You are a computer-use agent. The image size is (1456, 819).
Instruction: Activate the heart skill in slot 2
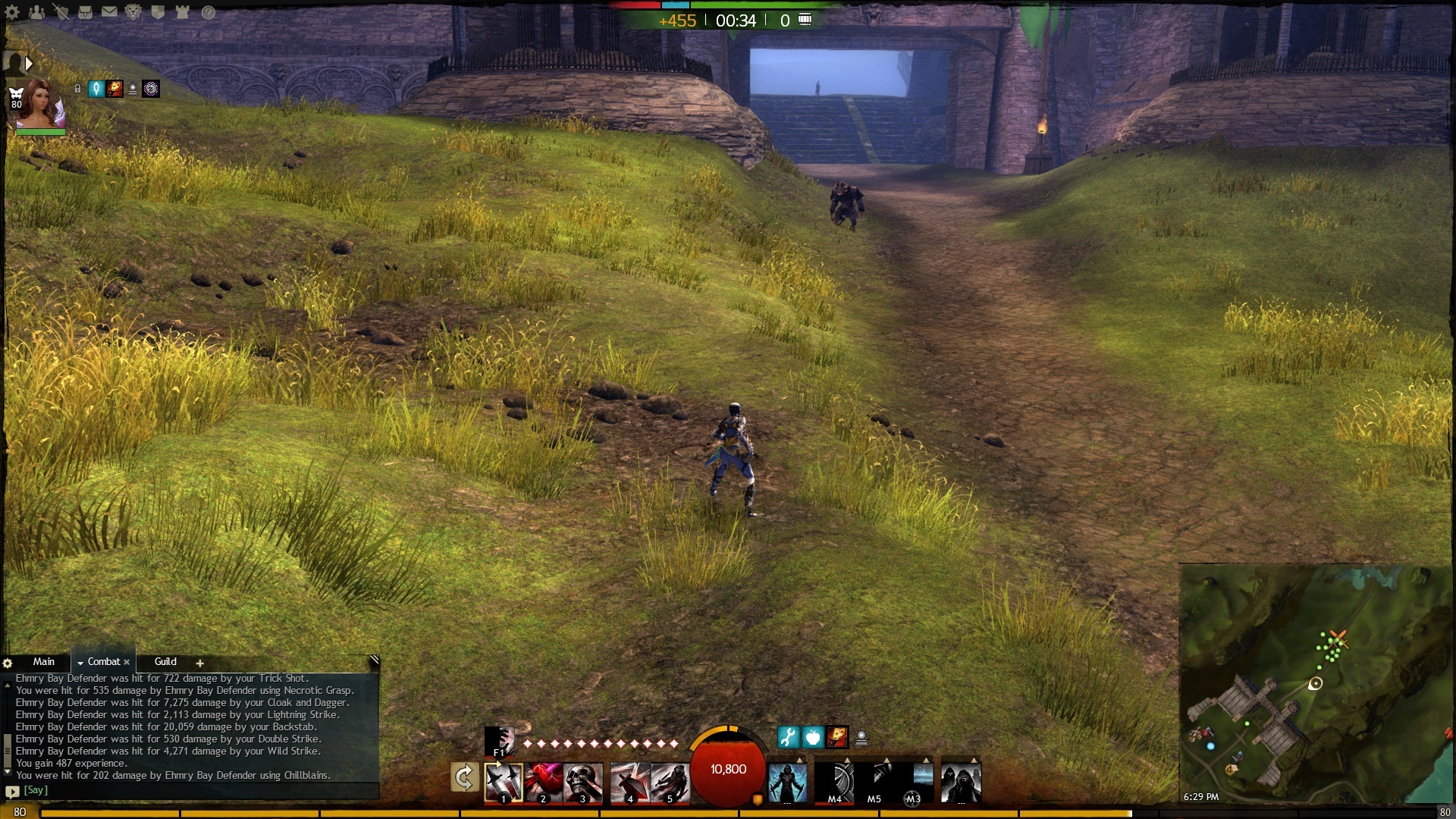click(543, 783)
